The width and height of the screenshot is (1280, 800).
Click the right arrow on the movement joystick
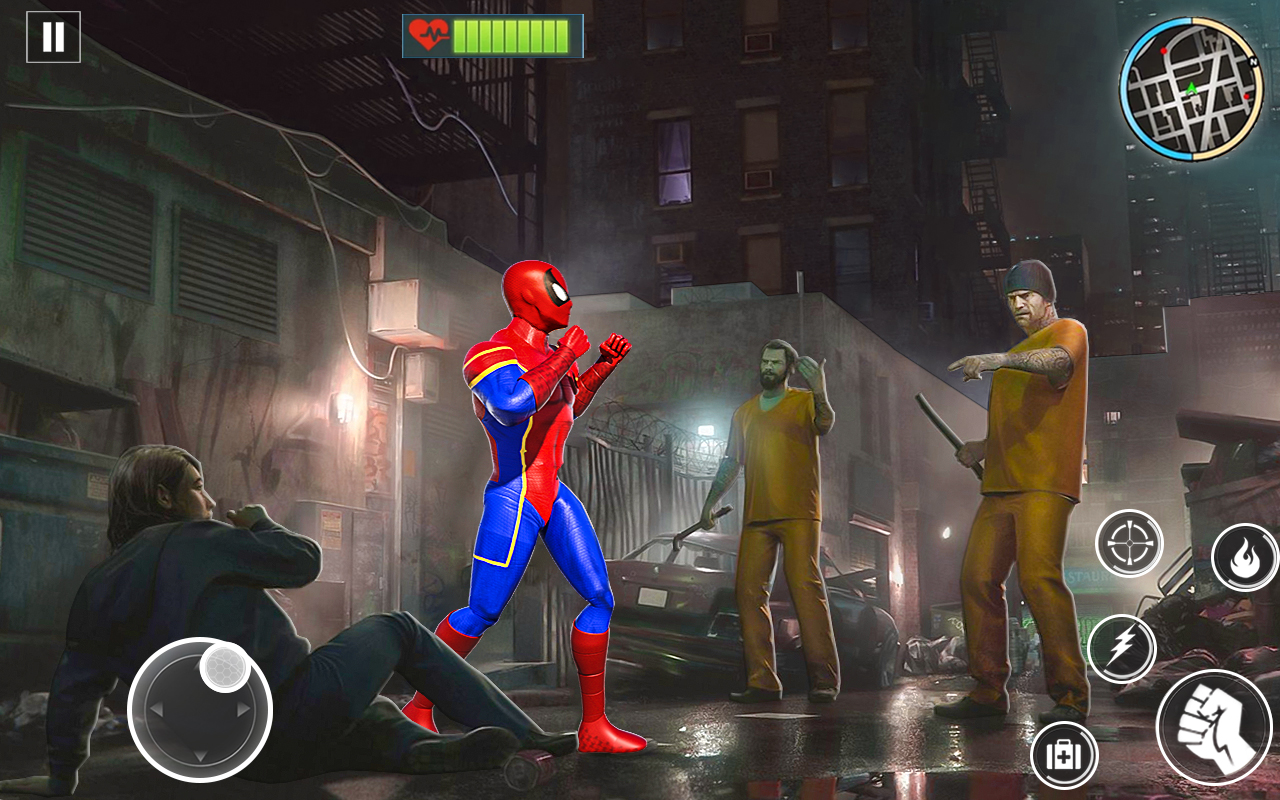point(242,708)
